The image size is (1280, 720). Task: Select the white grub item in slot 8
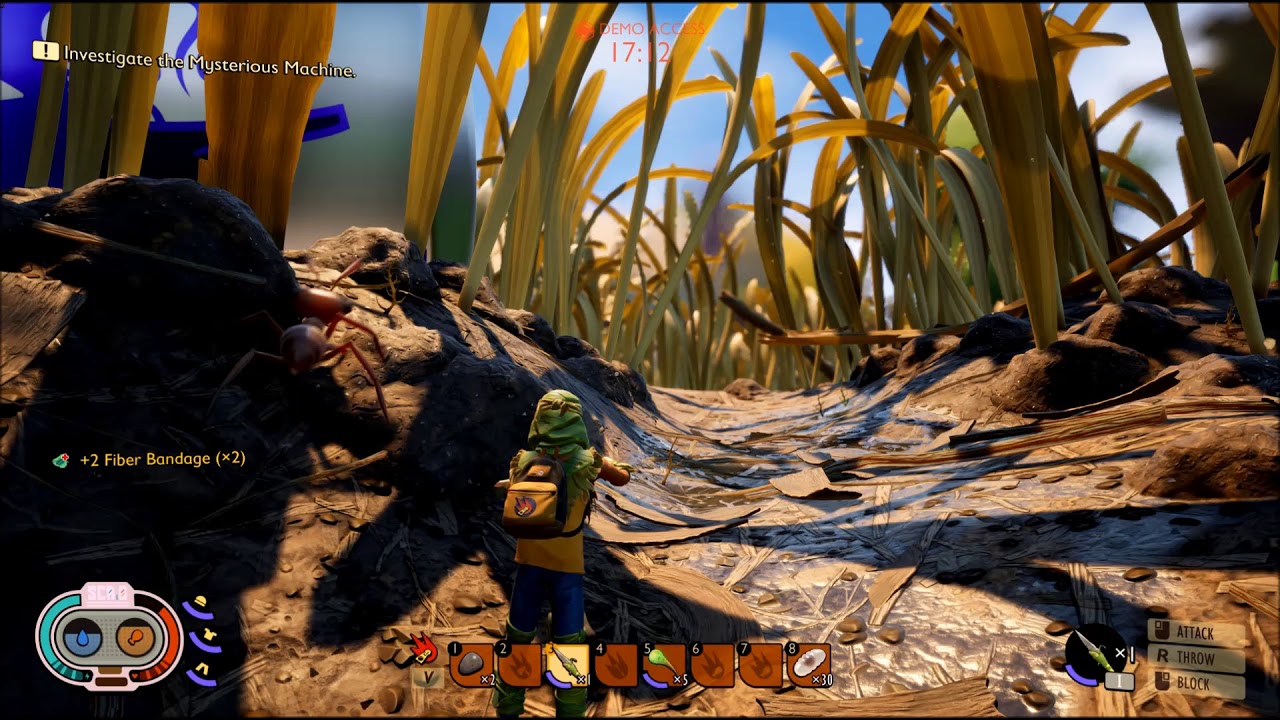click(809, 664)
